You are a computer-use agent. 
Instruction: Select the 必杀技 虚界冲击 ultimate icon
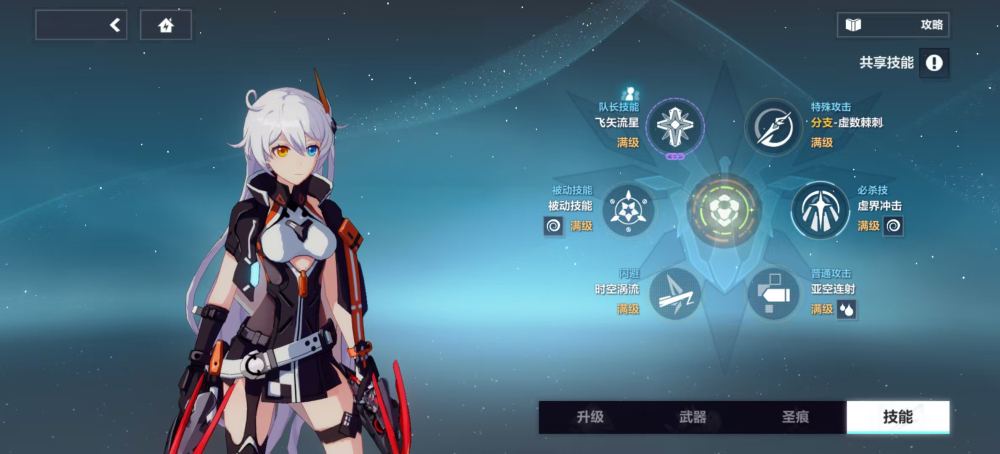coord(821,210)
